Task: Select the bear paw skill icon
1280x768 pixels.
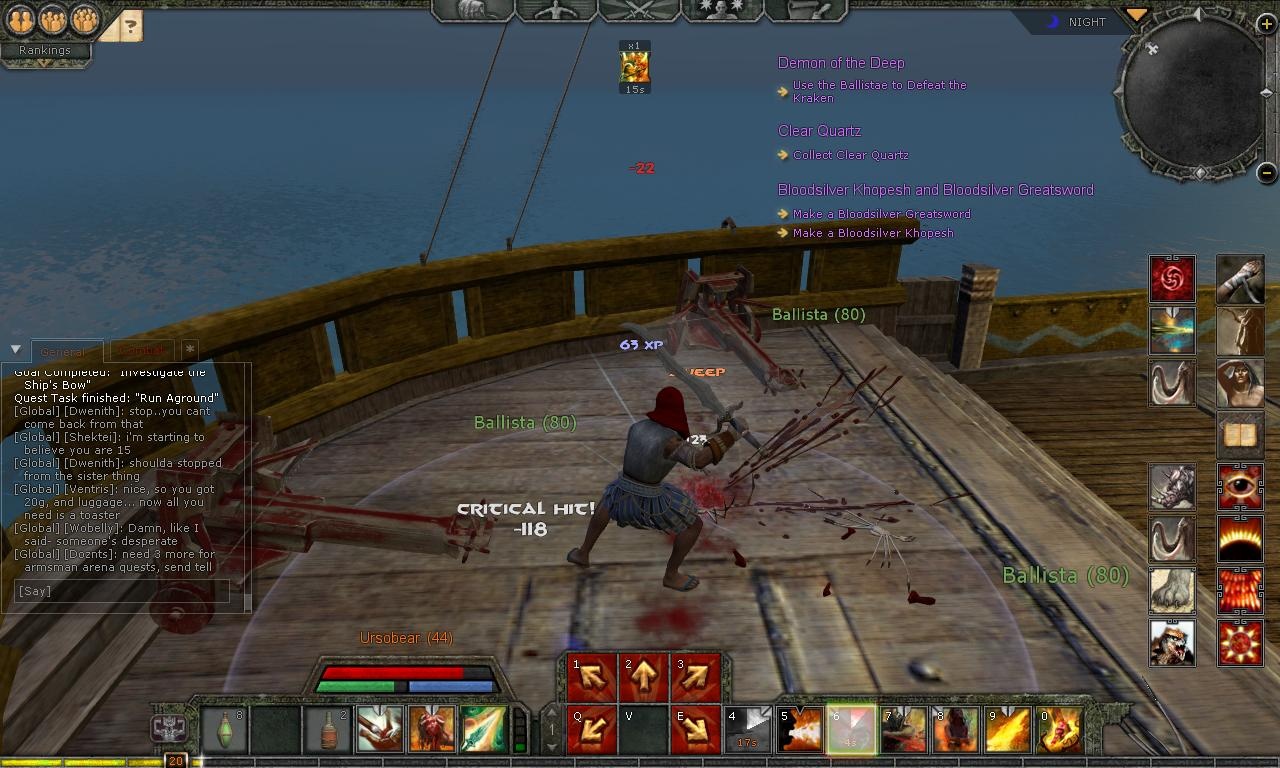Action: [1171, 590]
